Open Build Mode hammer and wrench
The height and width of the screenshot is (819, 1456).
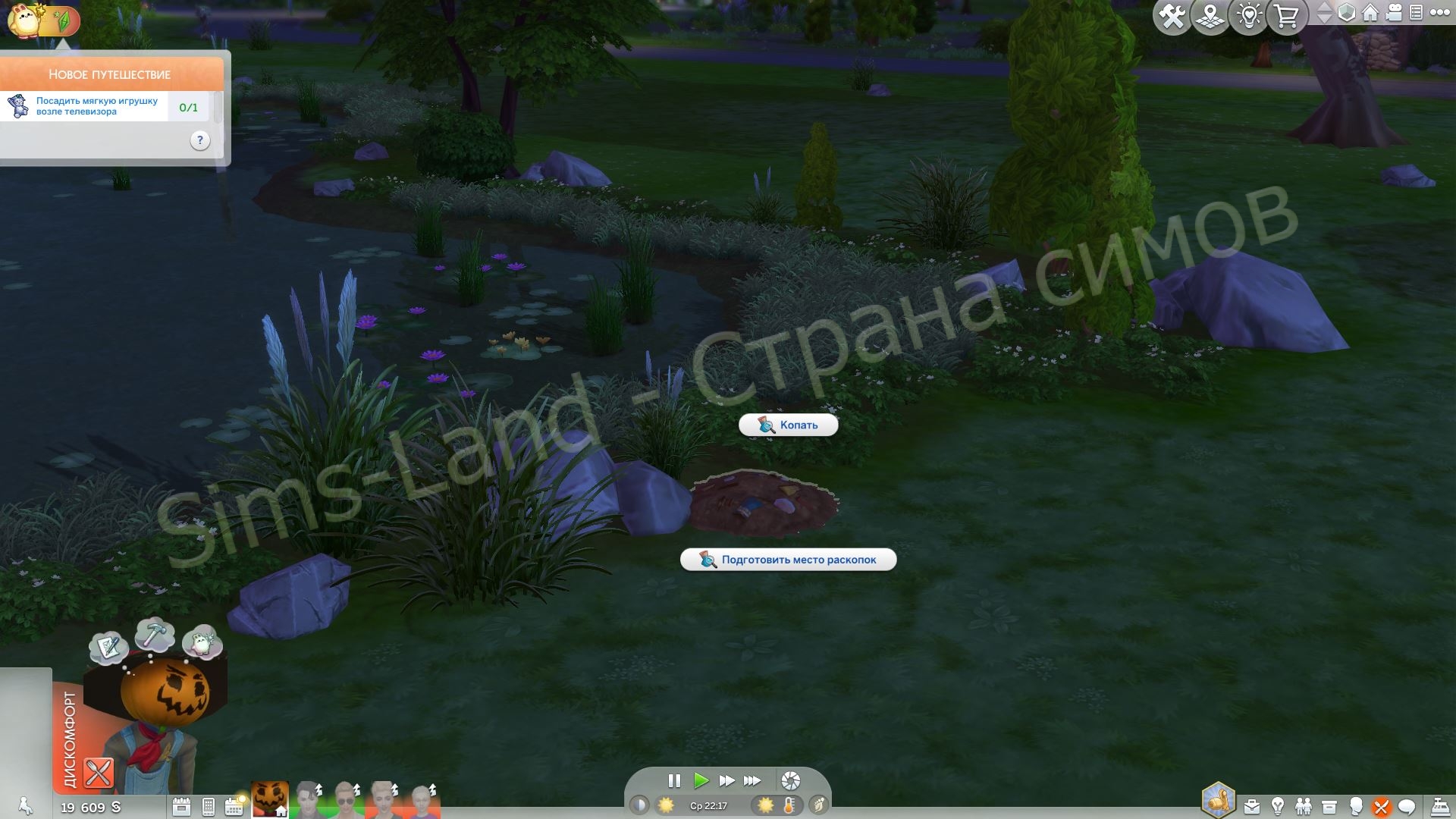tap(1172, 16)
